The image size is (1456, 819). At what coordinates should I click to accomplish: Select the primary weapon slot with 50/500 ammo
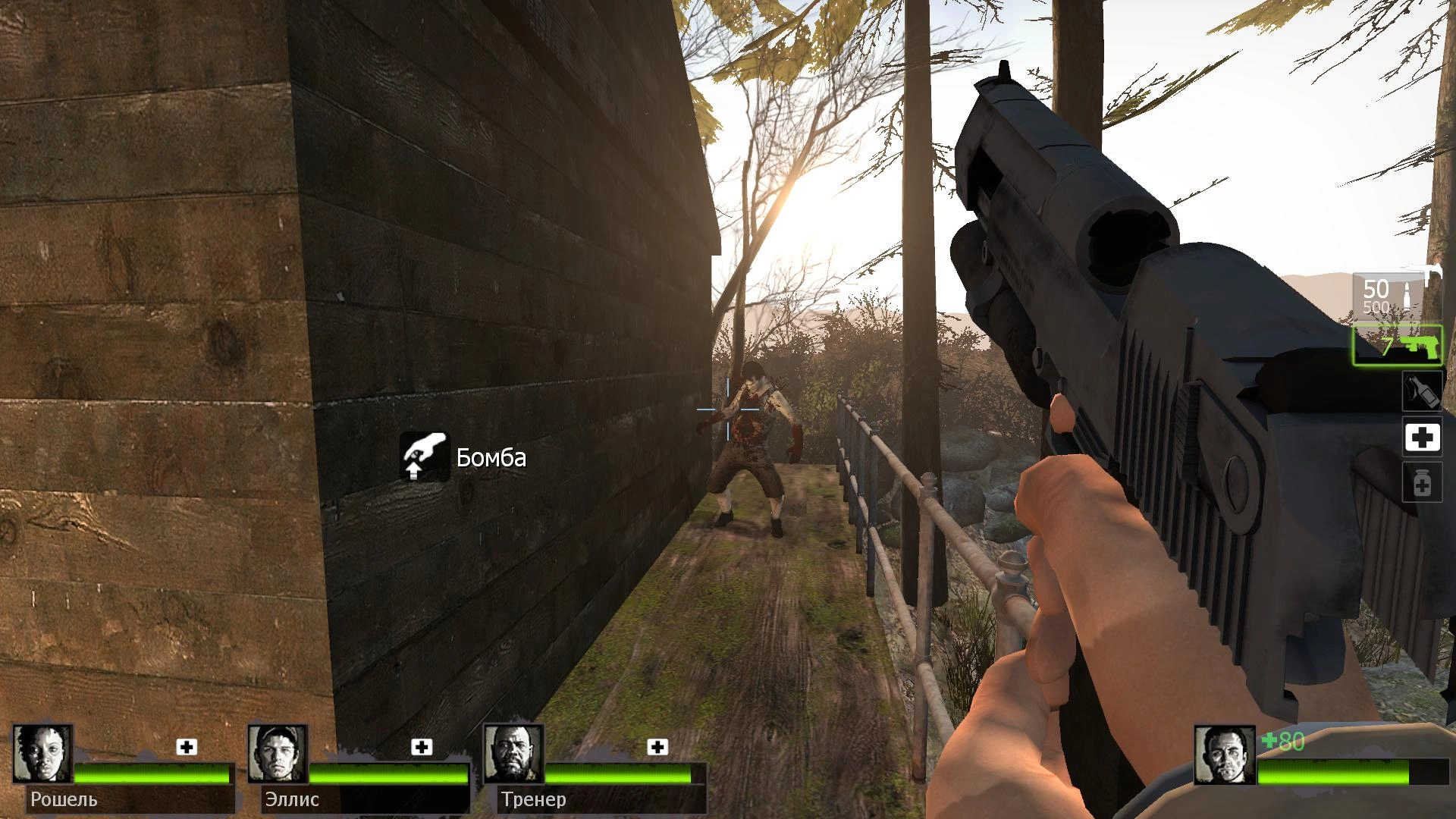pyautogui.click(x=1395, y=294)
